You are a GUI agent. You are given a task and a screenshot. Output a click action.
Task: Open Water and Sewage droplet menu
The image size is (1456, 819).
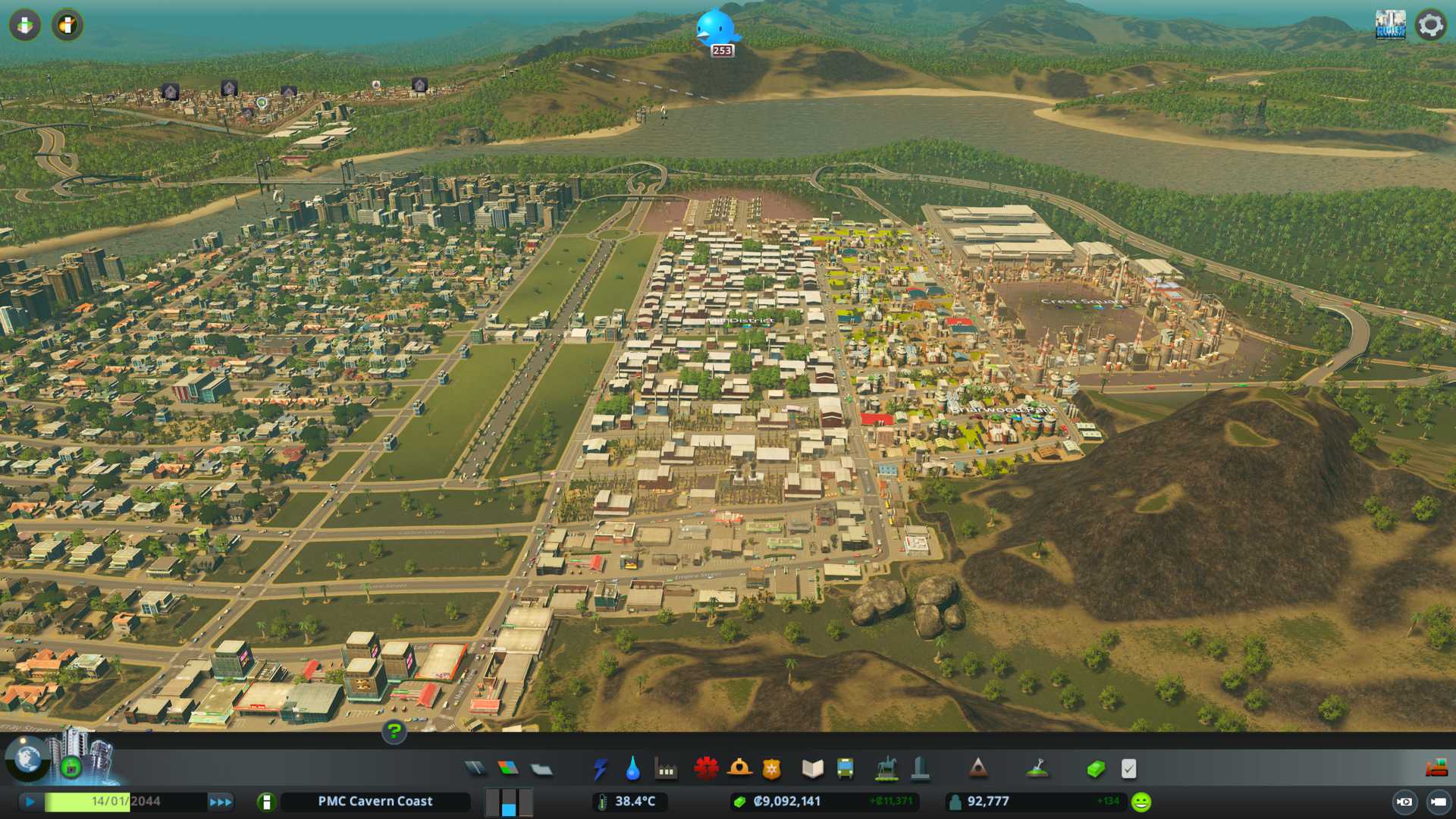click(x=632, y=769)
